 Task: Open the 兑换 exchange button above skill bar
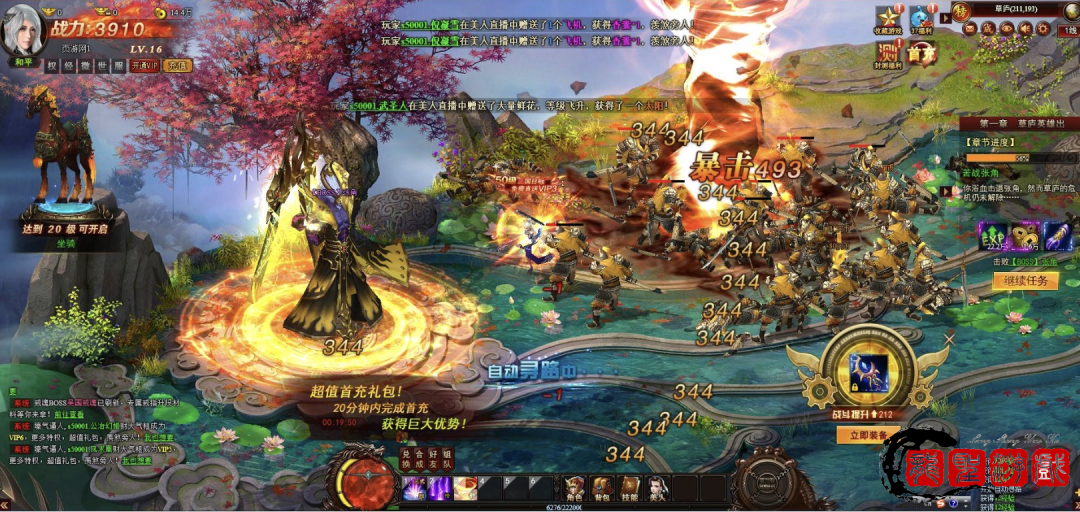(x=407, y=461)
